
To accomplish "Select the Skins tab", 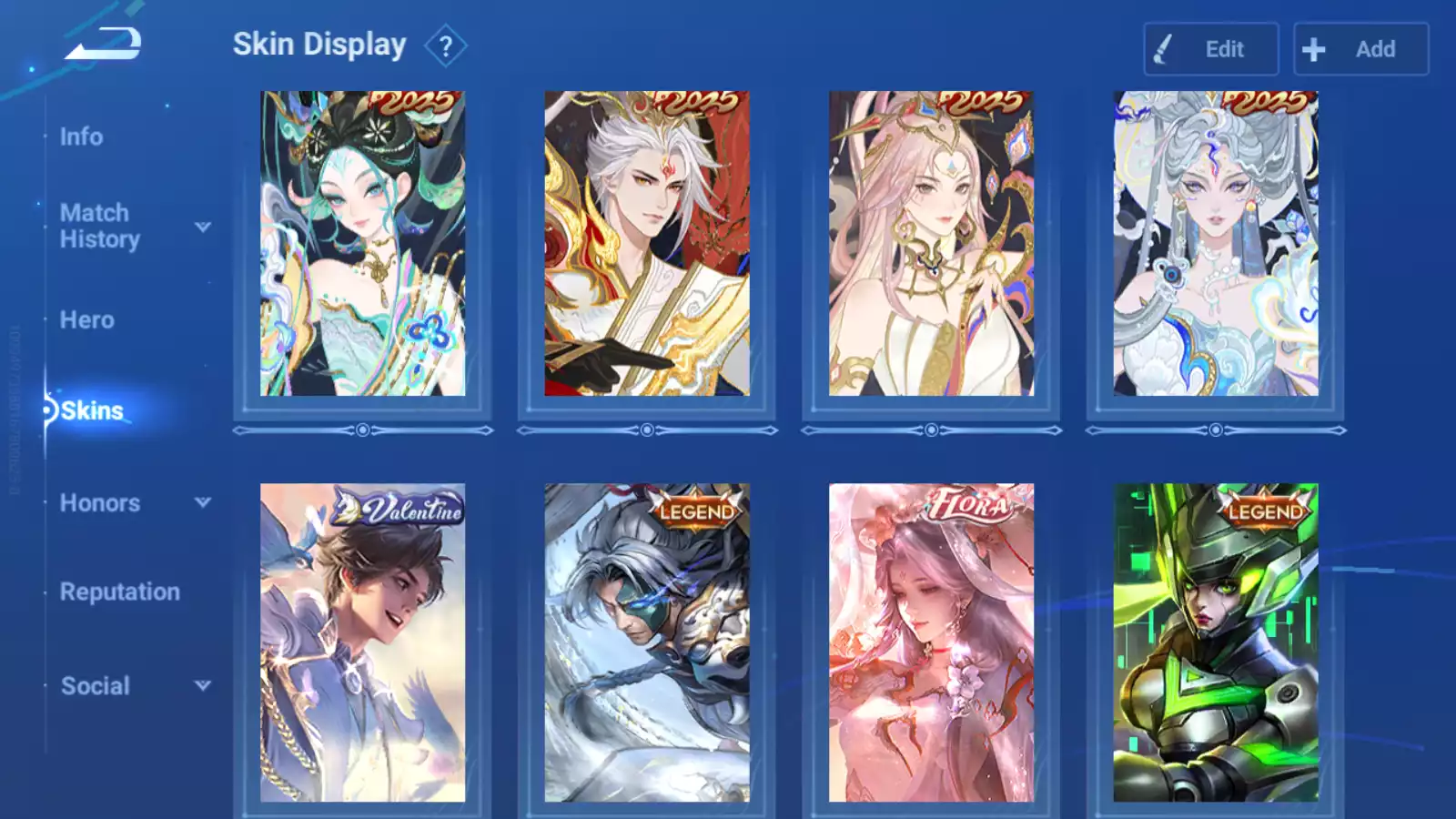I will (x=92, y=410).
